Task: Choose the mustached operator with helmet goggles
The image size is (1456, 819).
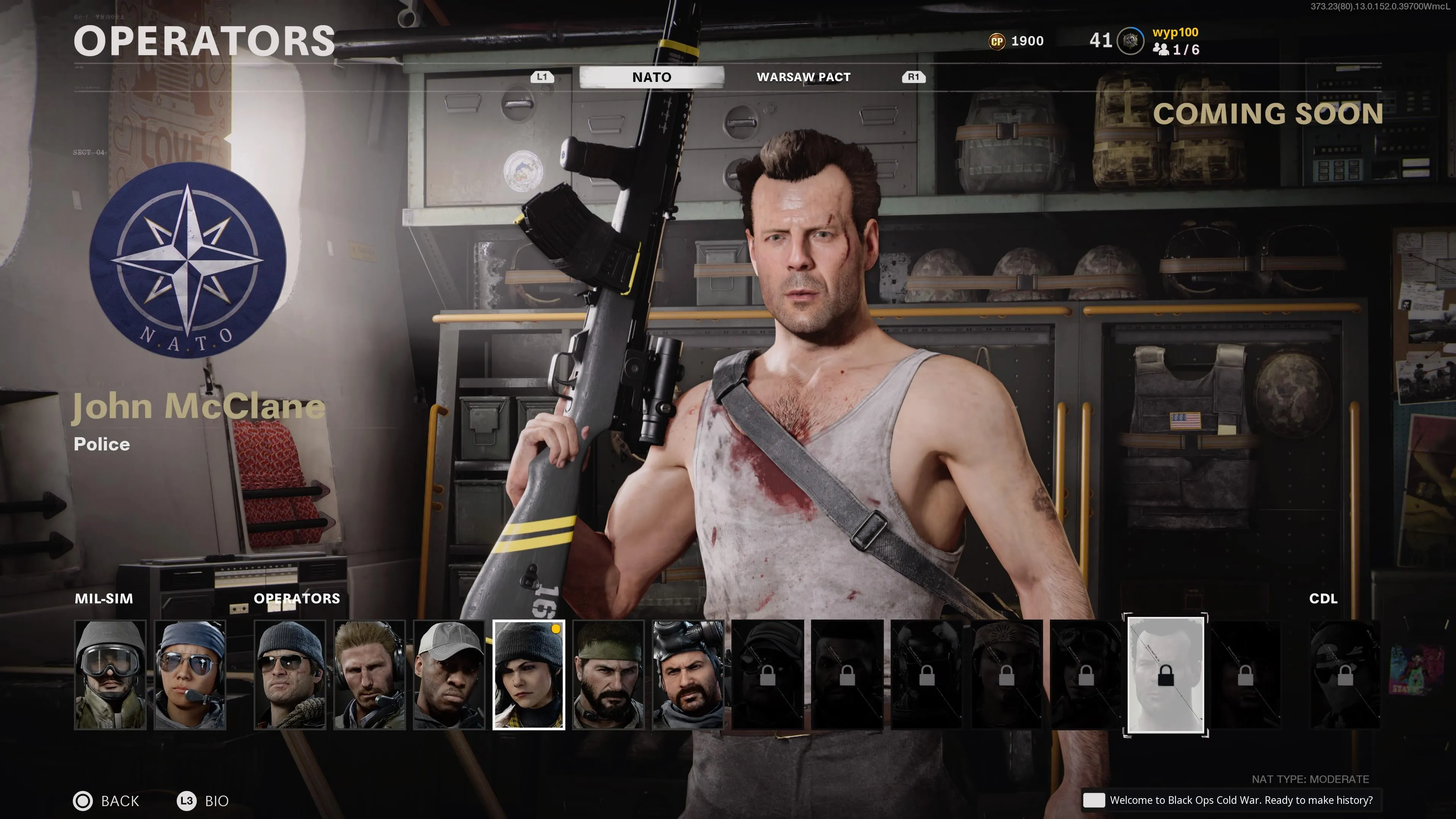Action: pyautogui.click(x=688, y=674)
